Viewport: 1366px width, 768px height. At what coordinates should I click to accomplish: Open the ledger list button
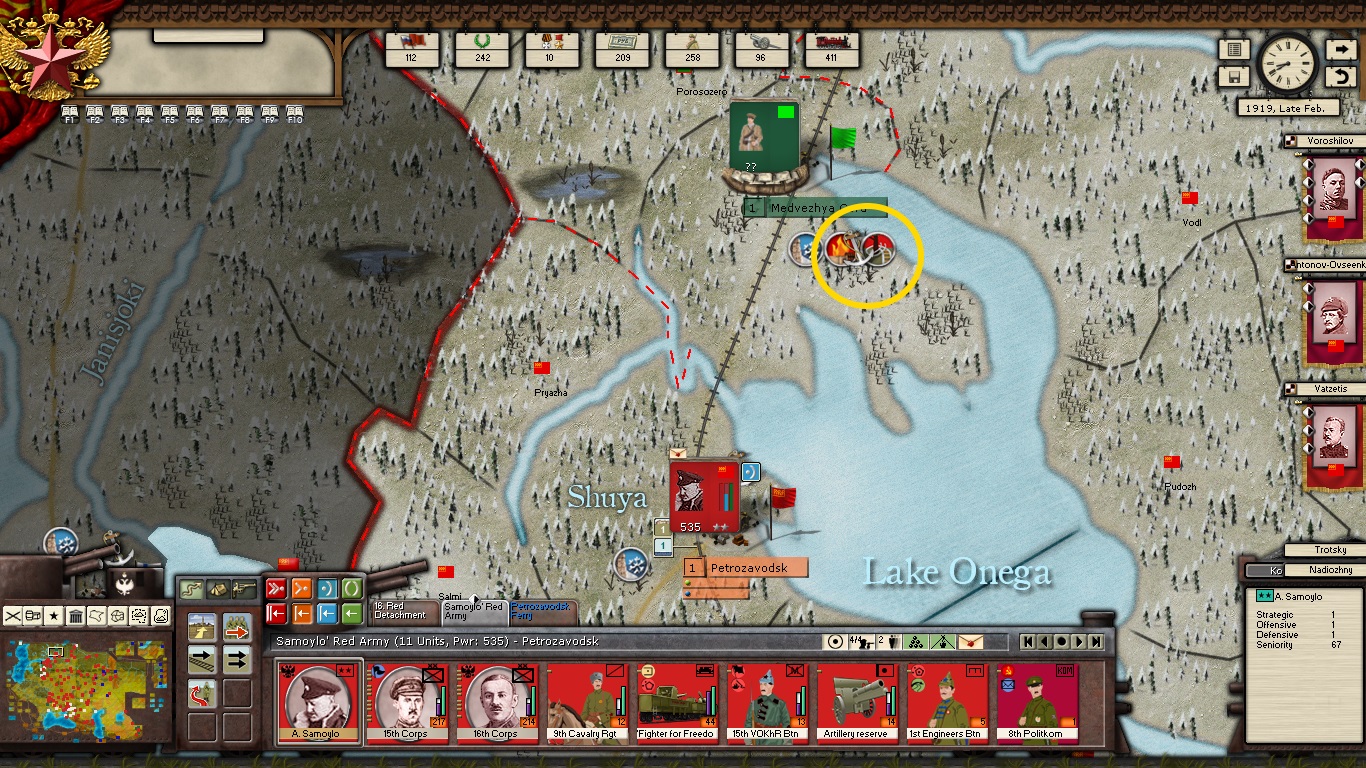pyautogui.click(x=1234, y=50)
